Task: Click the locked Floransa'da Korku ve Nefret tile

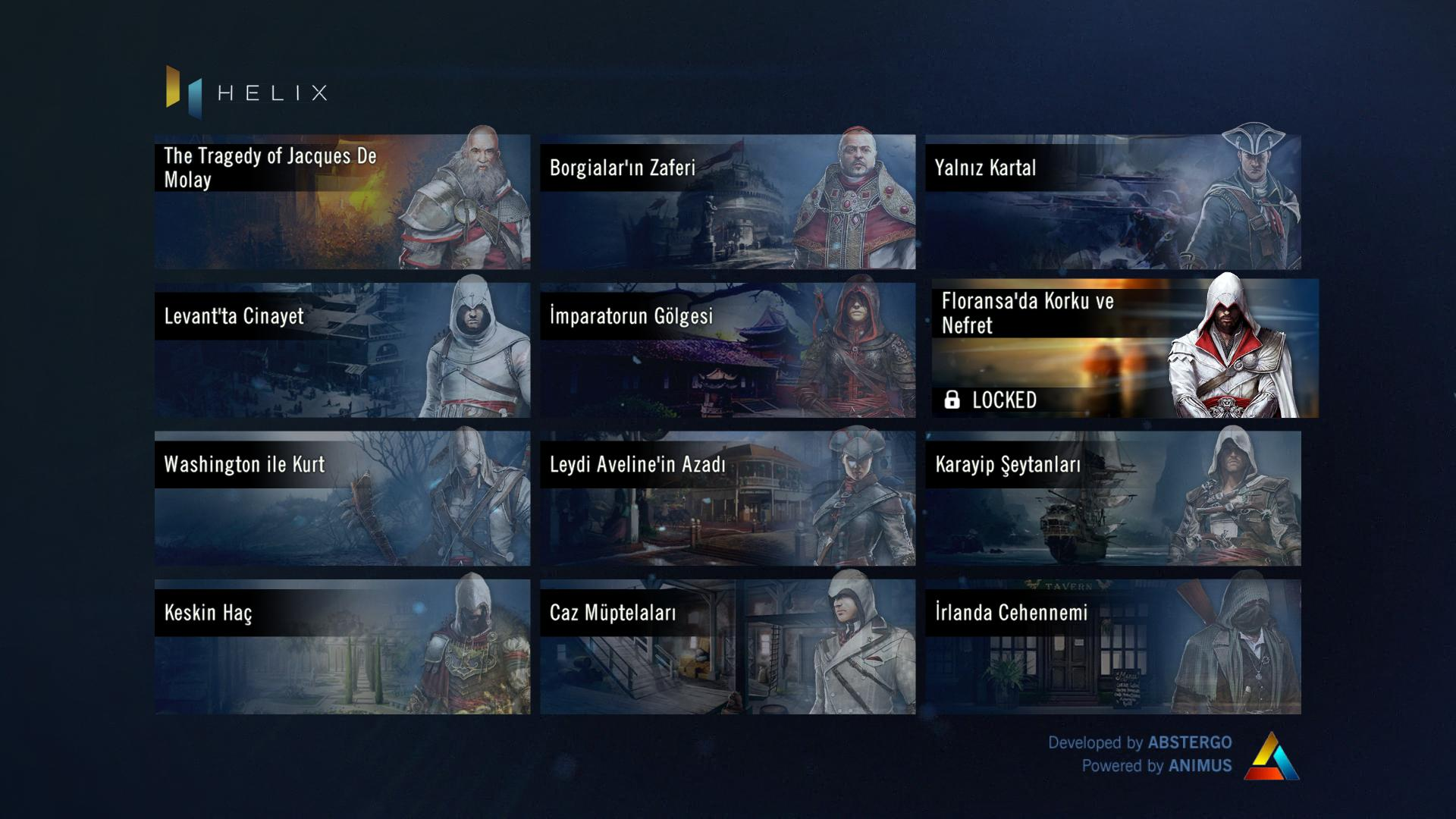Action: click(1125, 348)
